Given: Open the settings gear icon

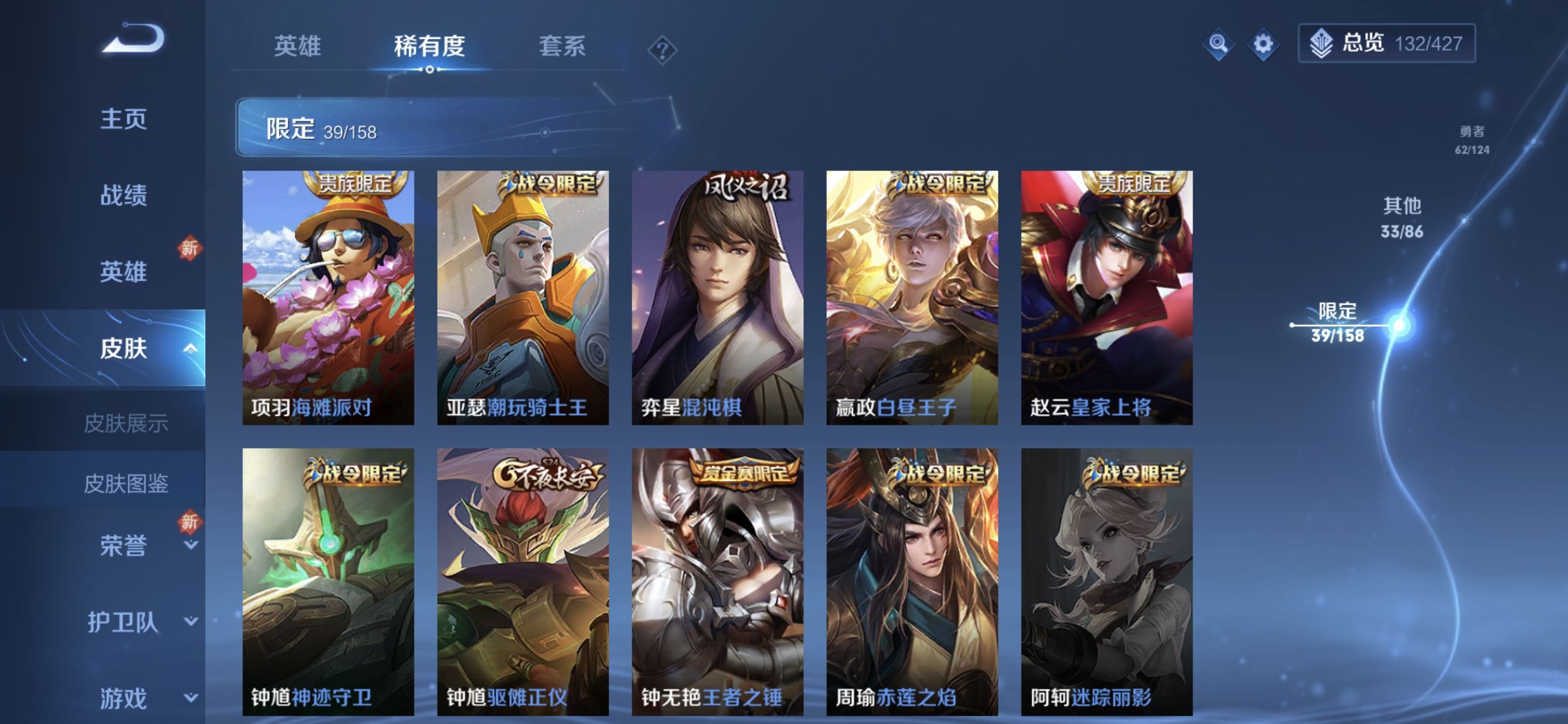Looking at the screenshot, I should click(x=1265, y=44).
